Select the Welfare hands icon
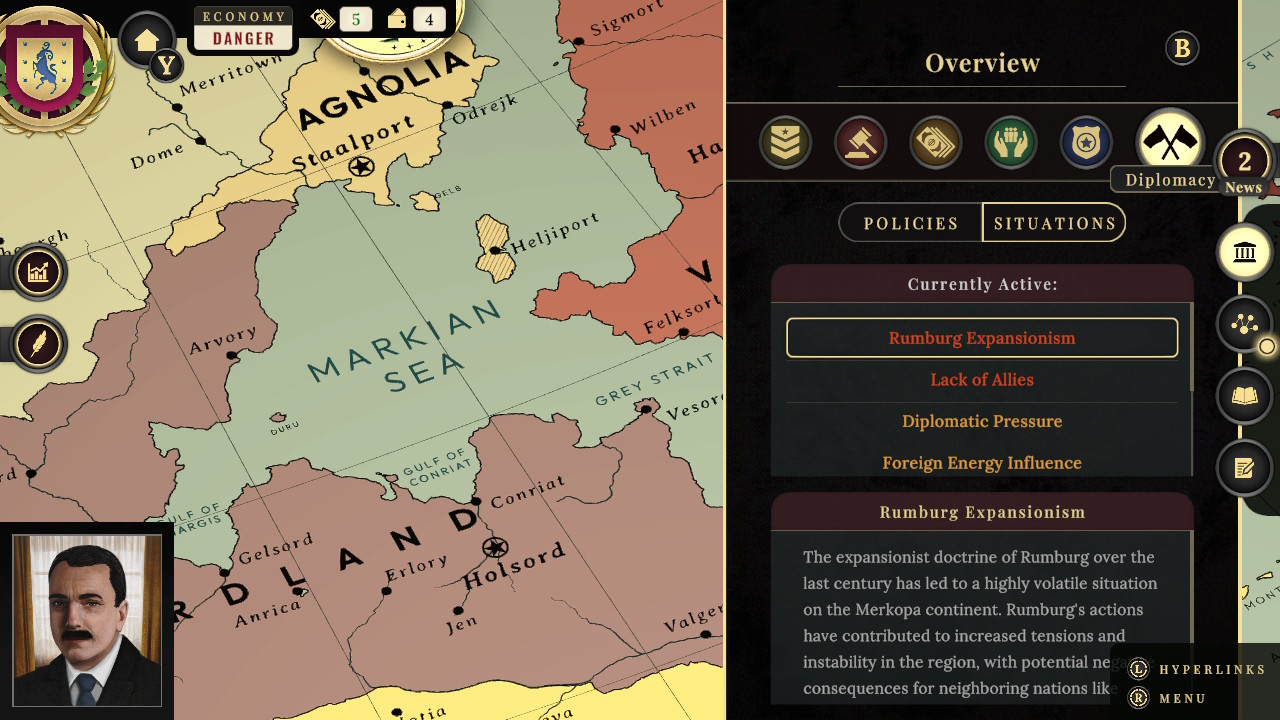Screen dimensions: 1280x720 tap(1011, 142)
